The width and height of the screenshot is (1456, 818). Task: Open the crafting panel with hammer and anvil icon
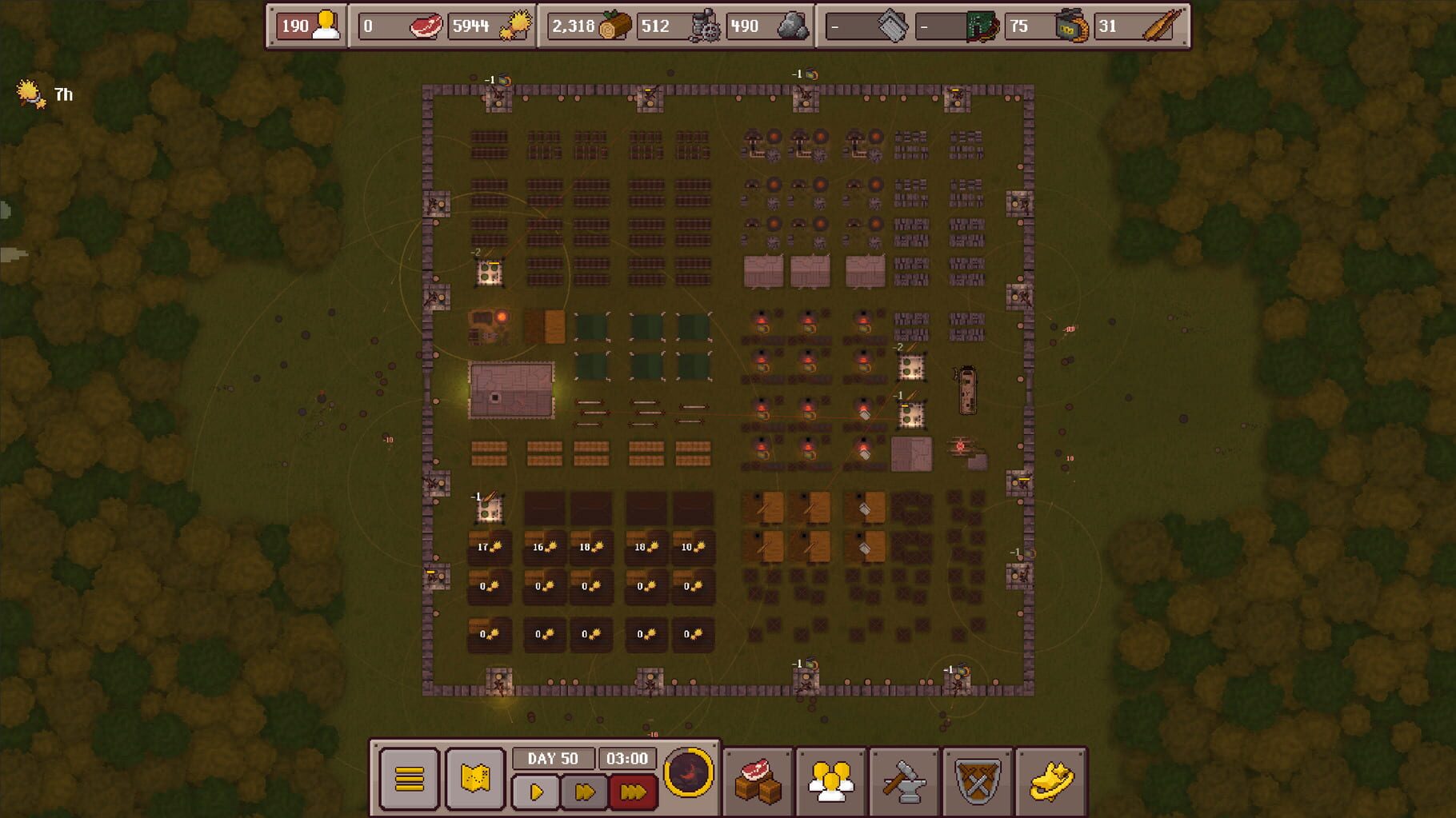(x=906, y=781)
